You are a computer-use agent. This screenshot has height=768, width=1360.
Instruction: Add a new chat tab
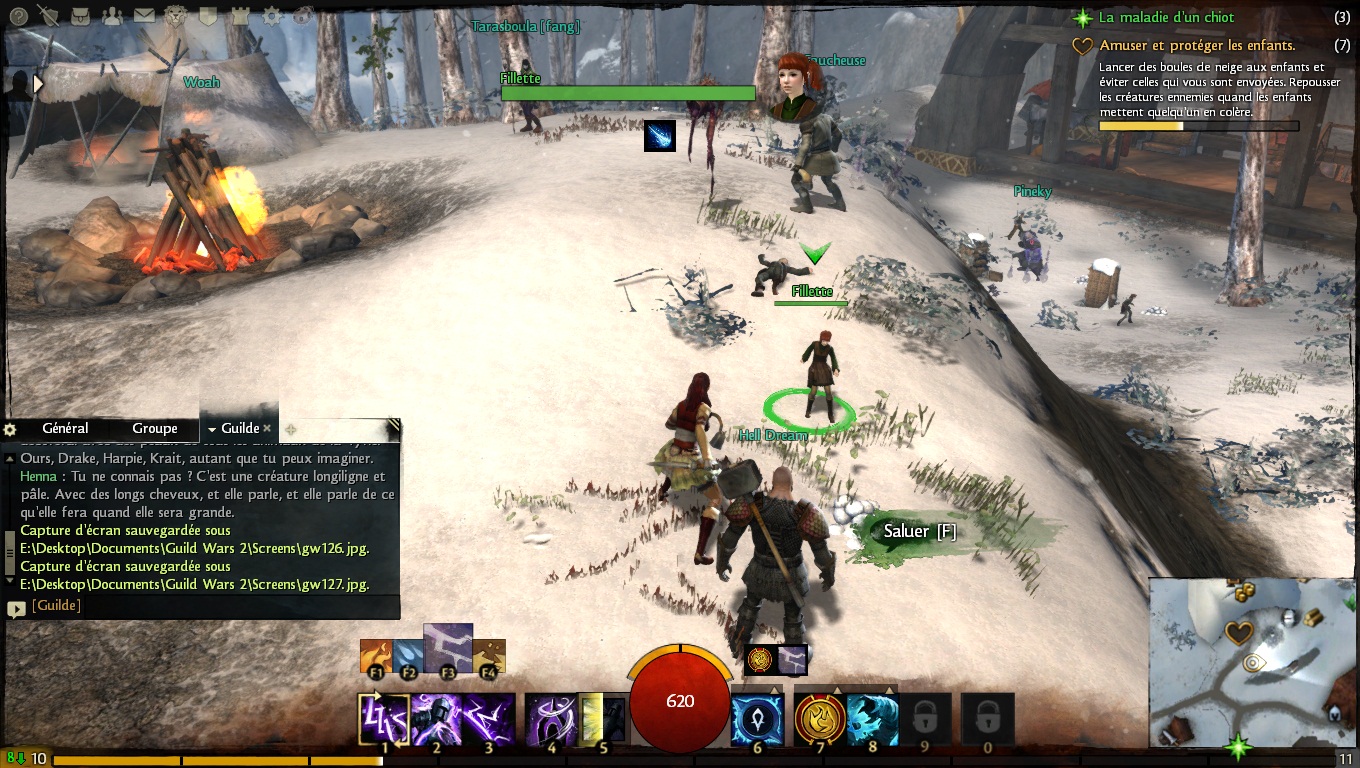point(291,429)
